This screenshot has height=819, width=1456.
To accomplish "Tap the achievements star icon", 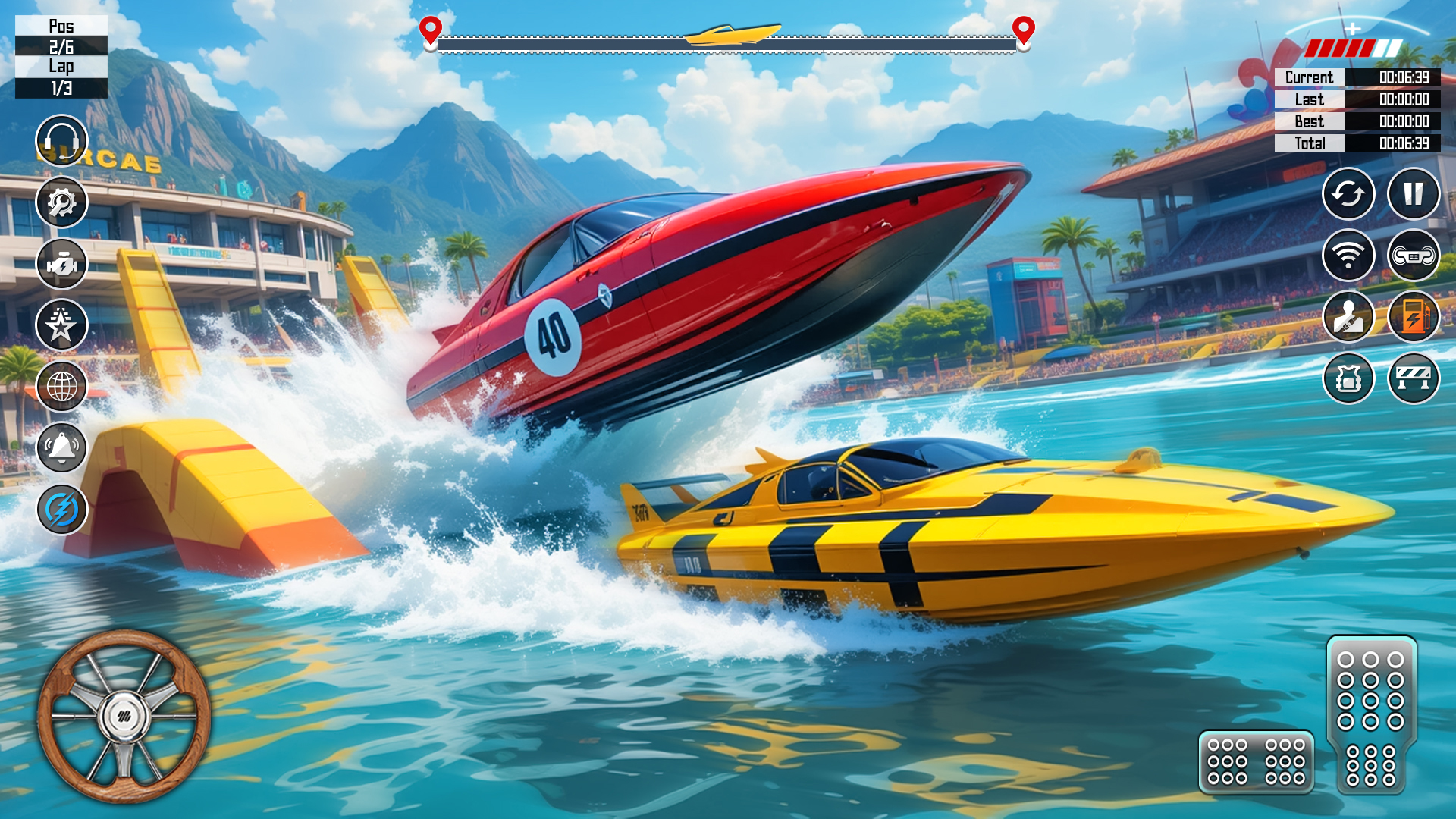I will point(62,325).
